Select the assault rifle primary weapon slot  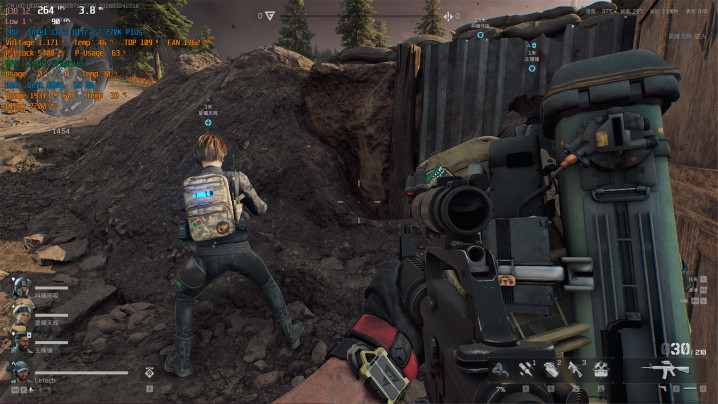pyautogui.click(x=666, y=370)
